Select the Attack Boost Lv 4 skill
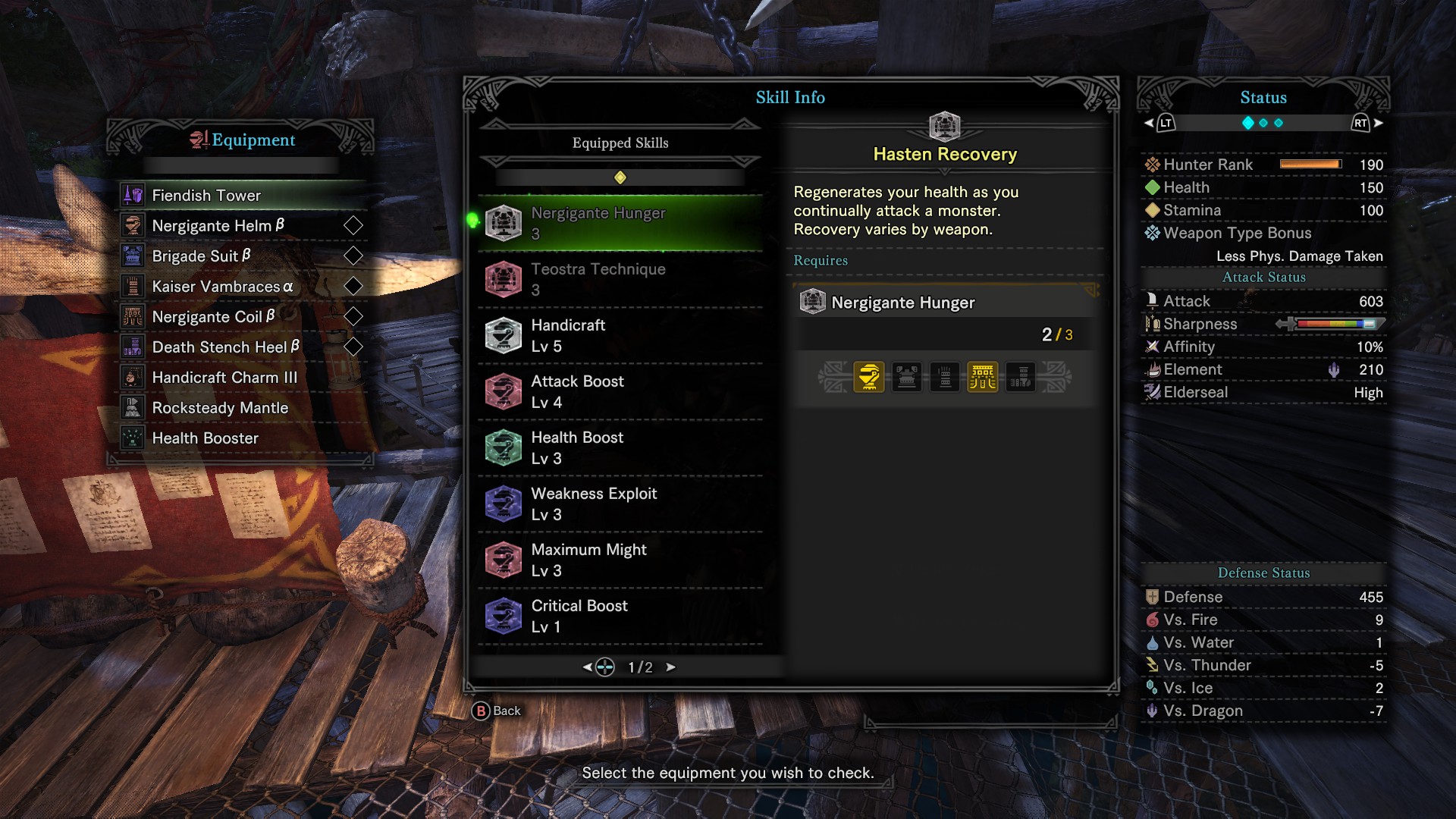The width and height of the screenshot is (1456, 819). pos(620,391)
